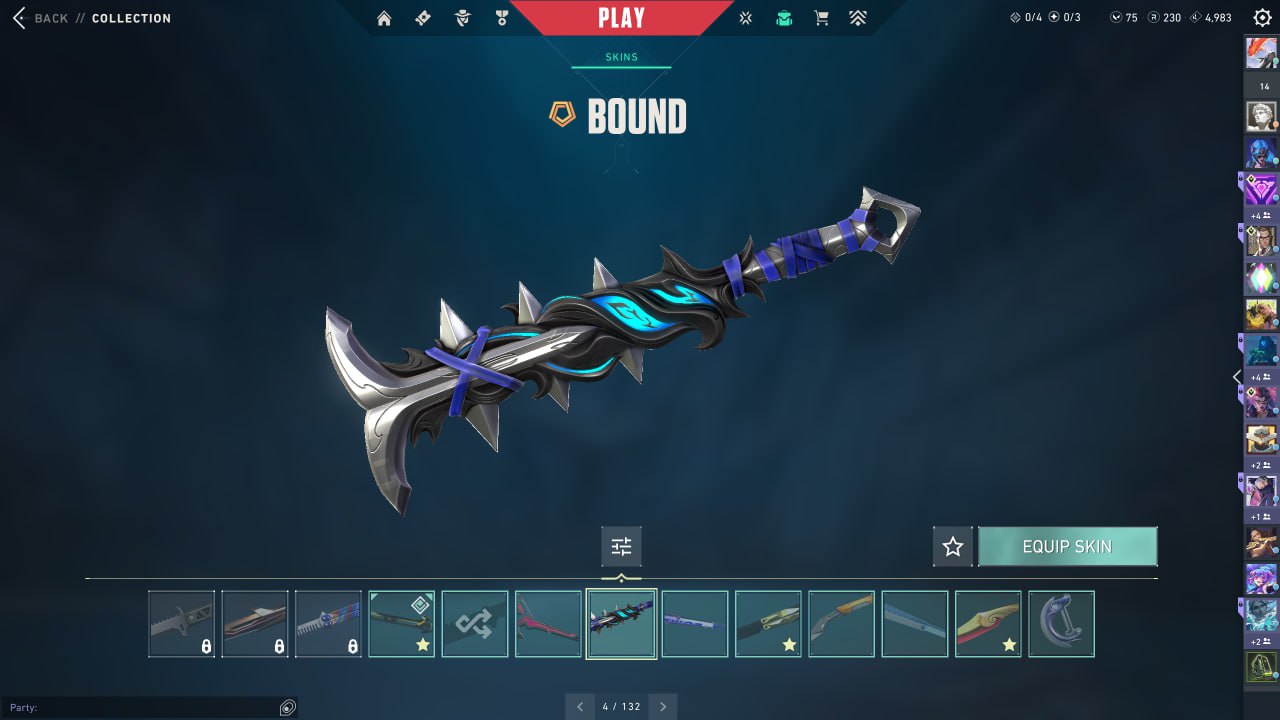Hit the red PLAY button

coord(621,18)
